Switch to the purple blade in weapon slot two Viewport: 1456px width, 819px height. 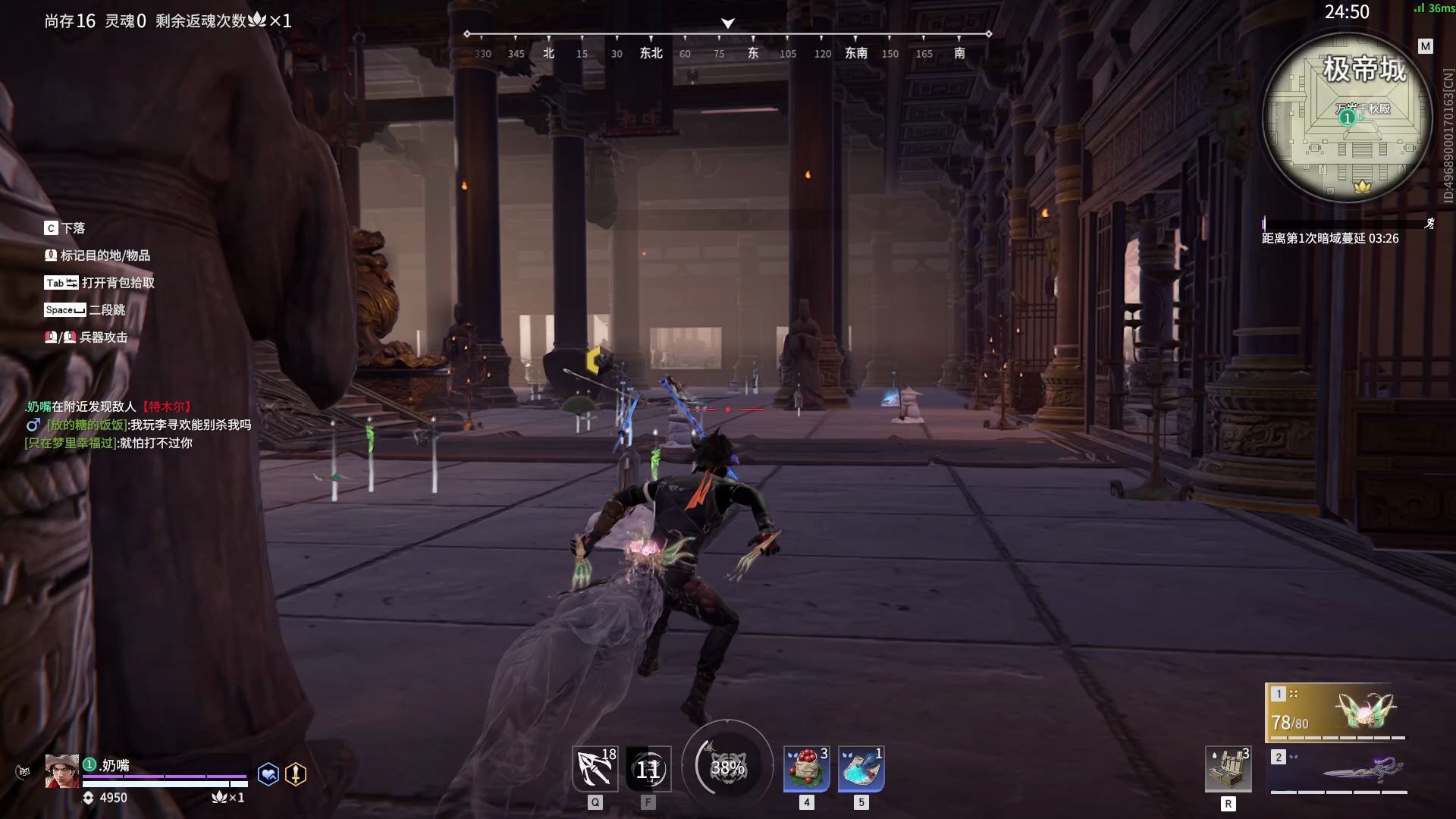tap(1340, 772)
